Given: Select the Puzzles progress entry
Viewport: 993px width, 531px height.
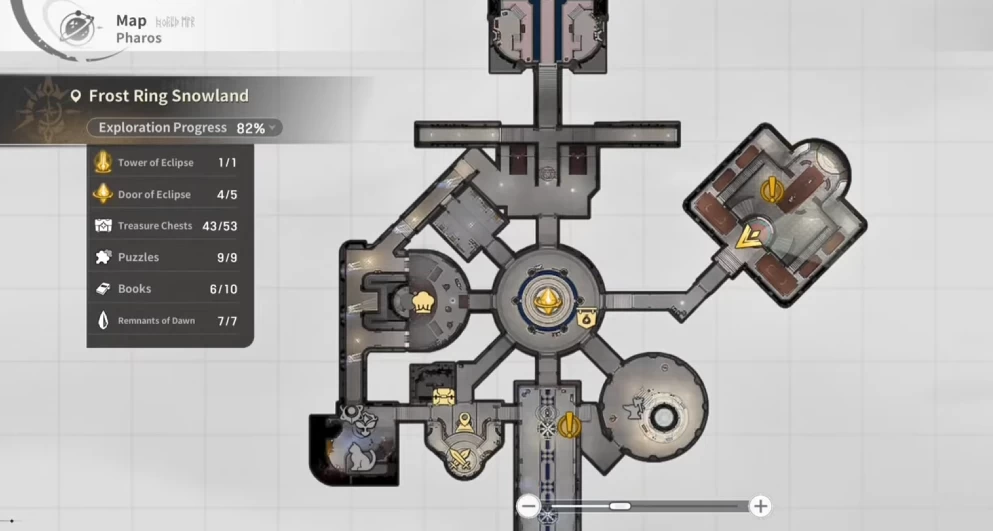Looking at the screenshot, I should pos(168,257).
